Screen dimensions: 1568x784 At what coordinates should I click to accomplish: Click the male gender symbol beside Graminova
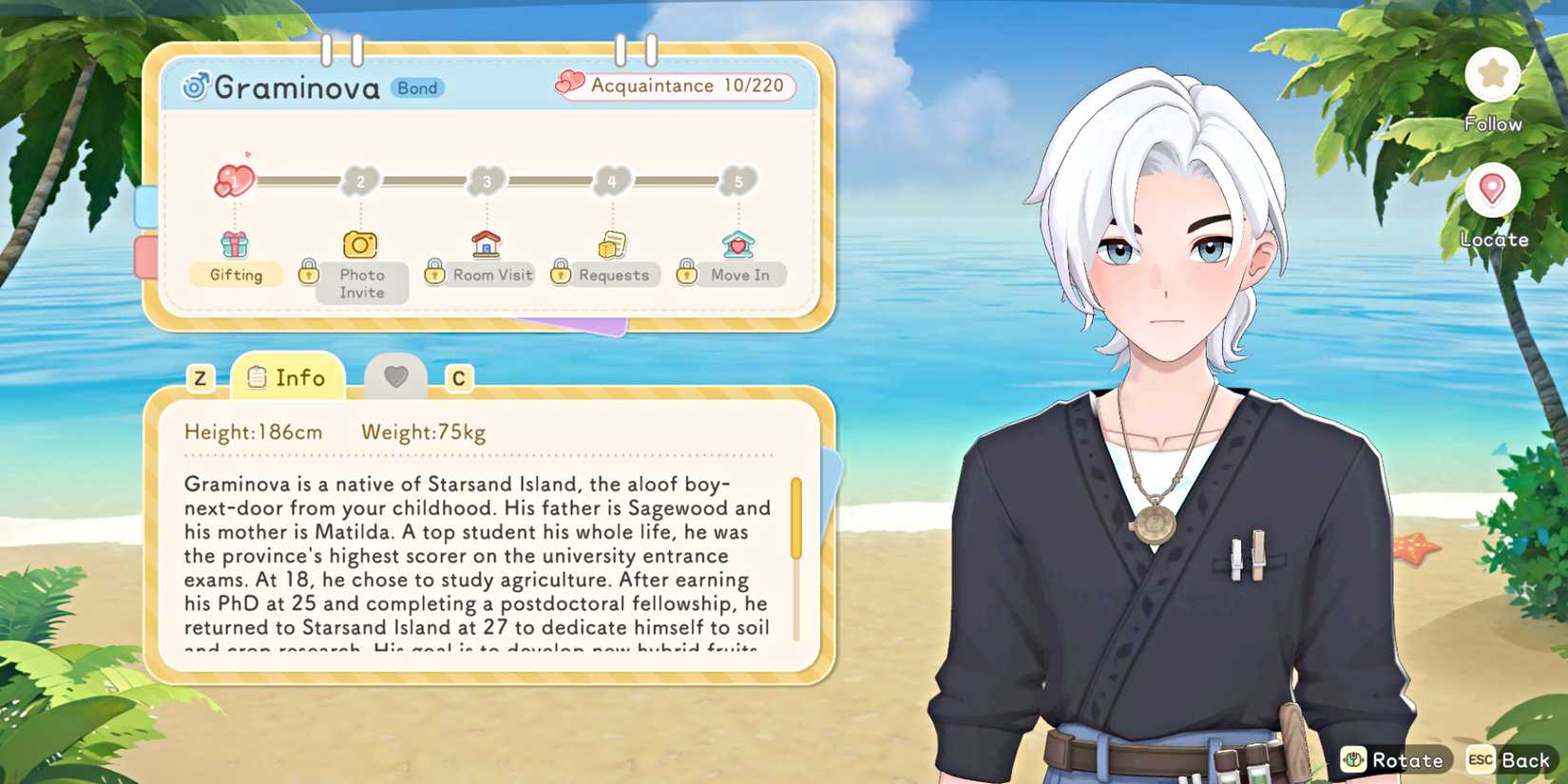(194, 86)
